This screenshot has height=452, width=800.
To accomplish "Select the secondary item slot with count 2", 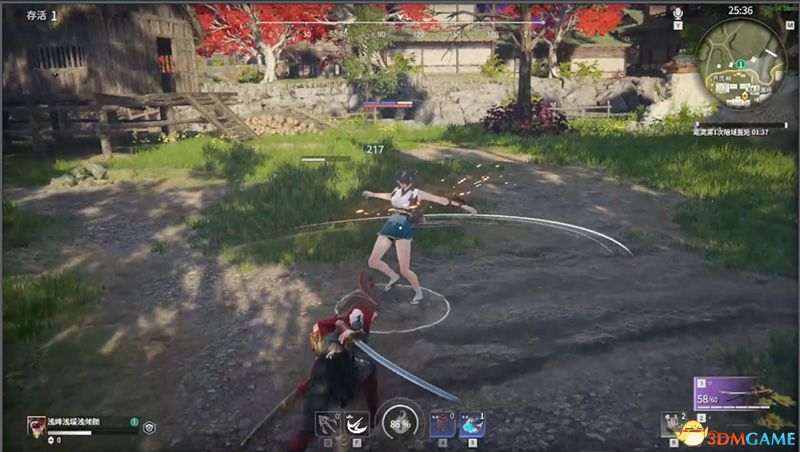I will pos(673,425).
